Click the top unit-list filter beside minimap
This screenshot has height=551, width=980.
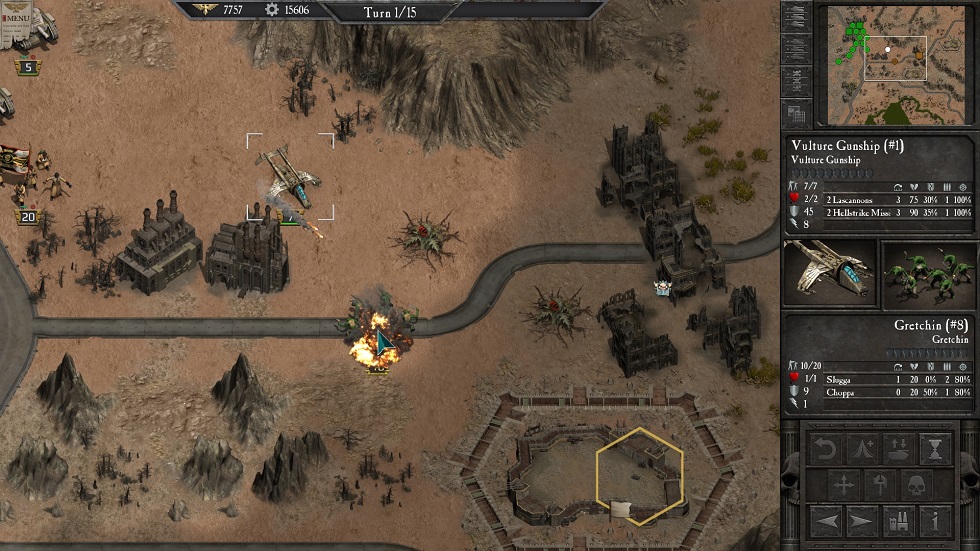click(x=797, y=17)
